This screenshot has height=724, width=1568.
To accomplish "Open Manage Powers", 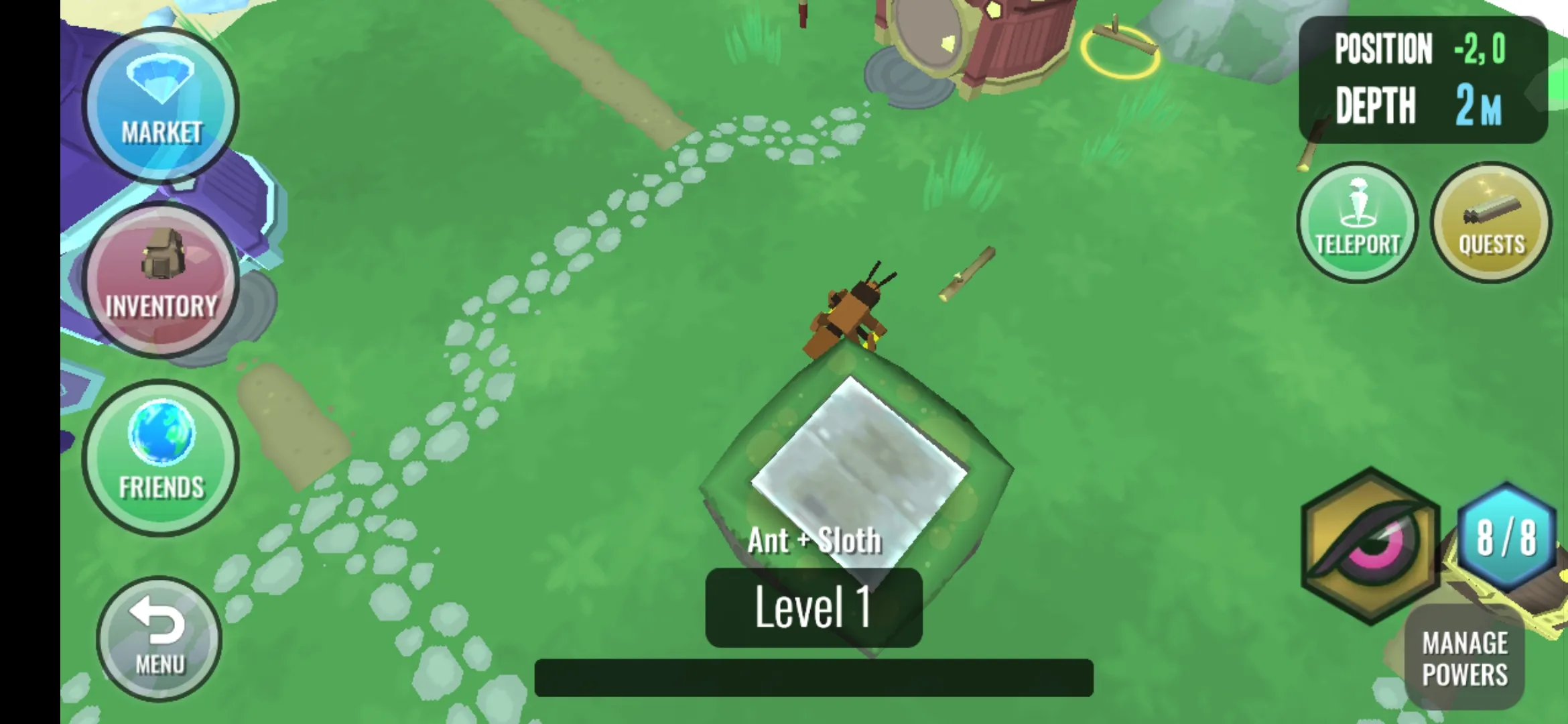I will pos(1465,658).
